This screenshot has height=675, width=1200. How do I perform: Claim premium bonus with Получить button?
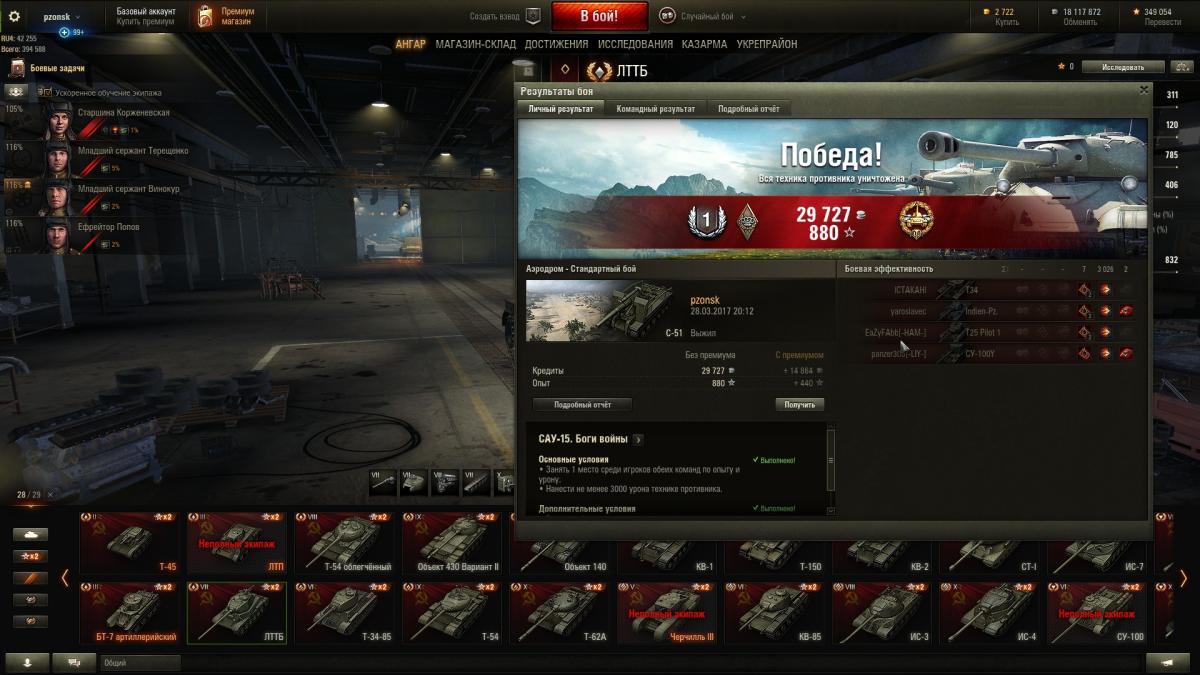[x=799, y=405]
